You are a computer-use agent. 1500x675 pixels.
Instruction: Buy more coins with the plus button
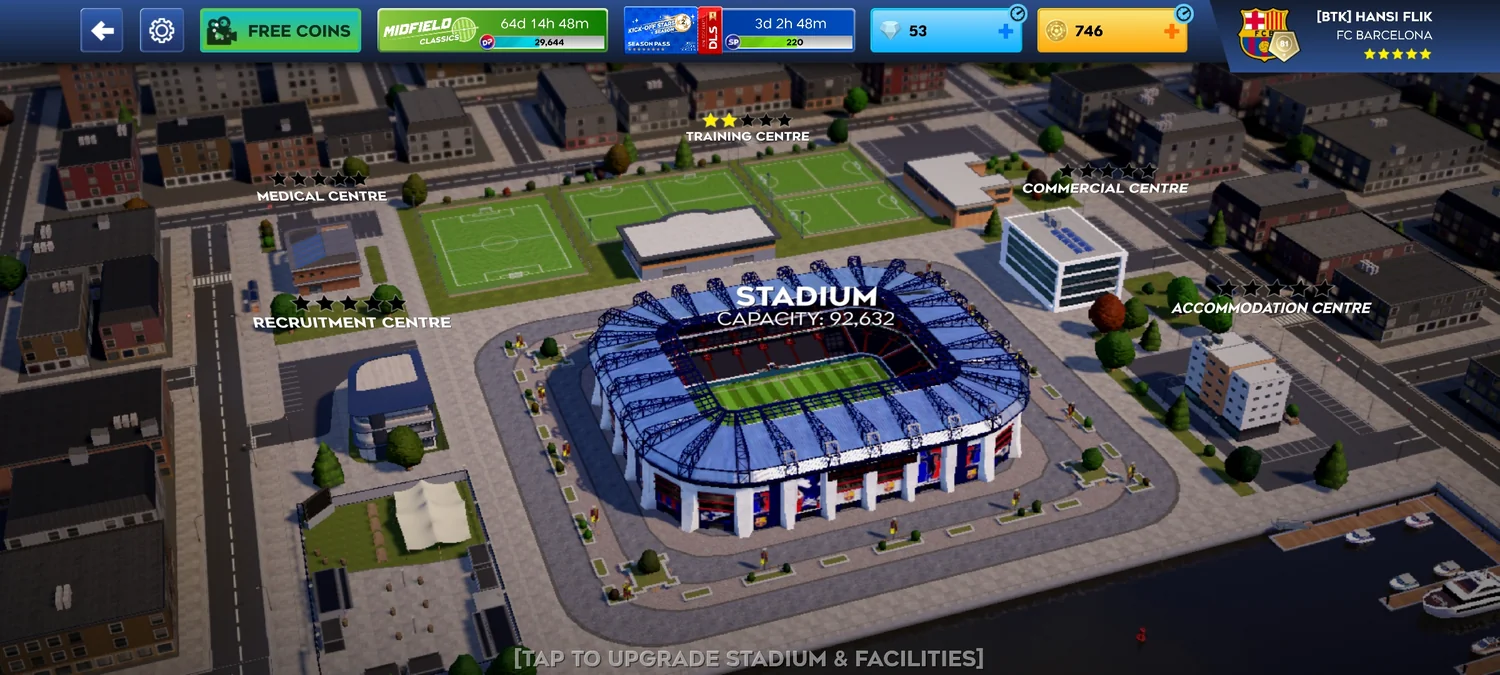(x=1171, y=31)
